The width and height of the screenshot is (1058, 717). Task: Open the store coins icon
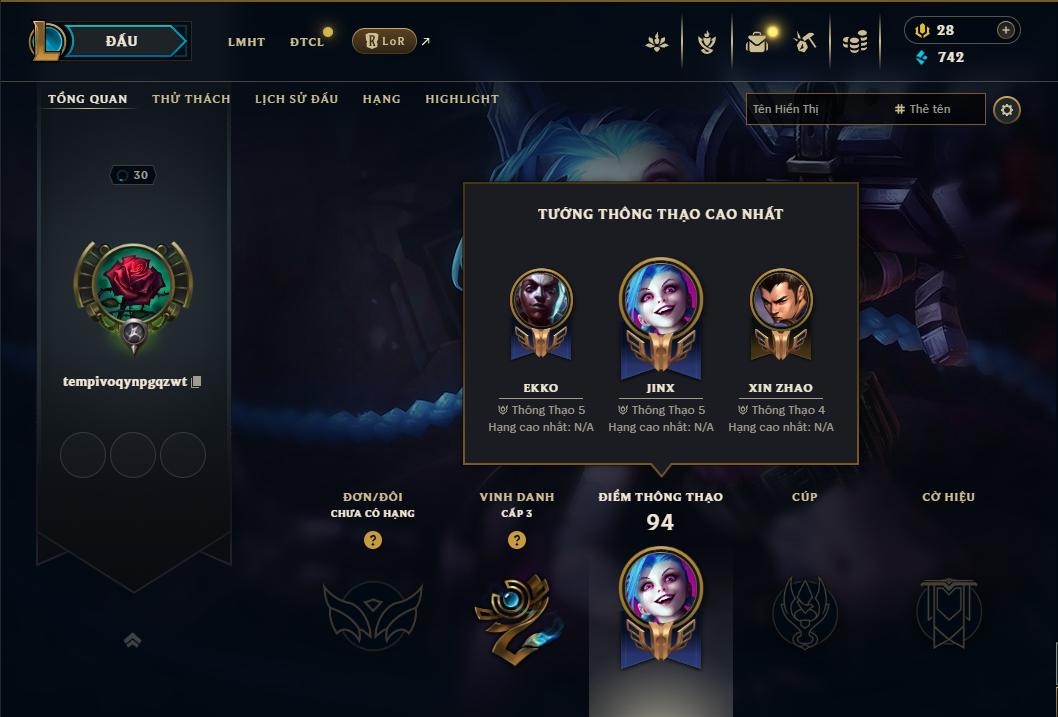(x=854, y=42)
